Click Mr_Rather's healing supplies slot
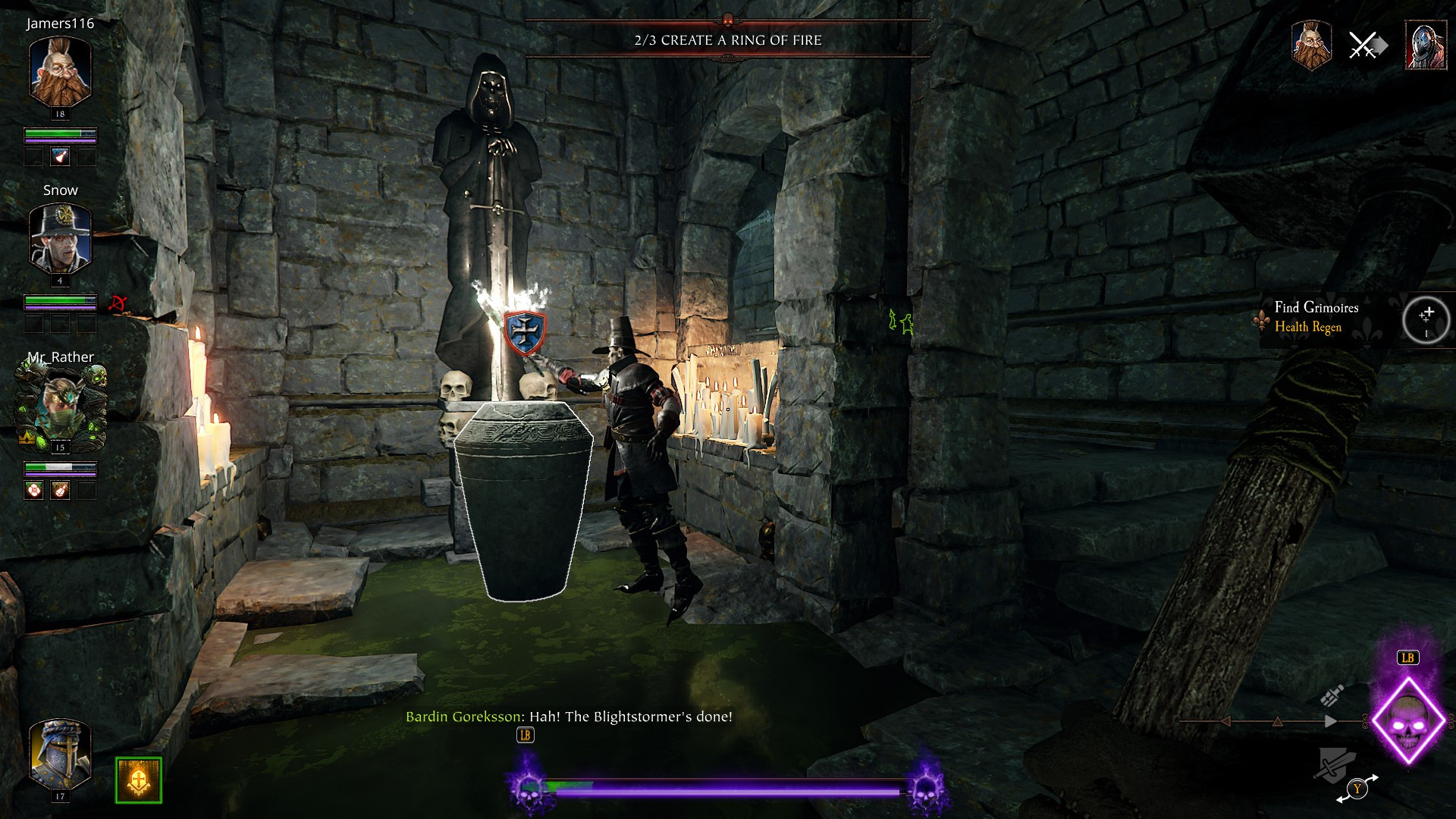 34,491
